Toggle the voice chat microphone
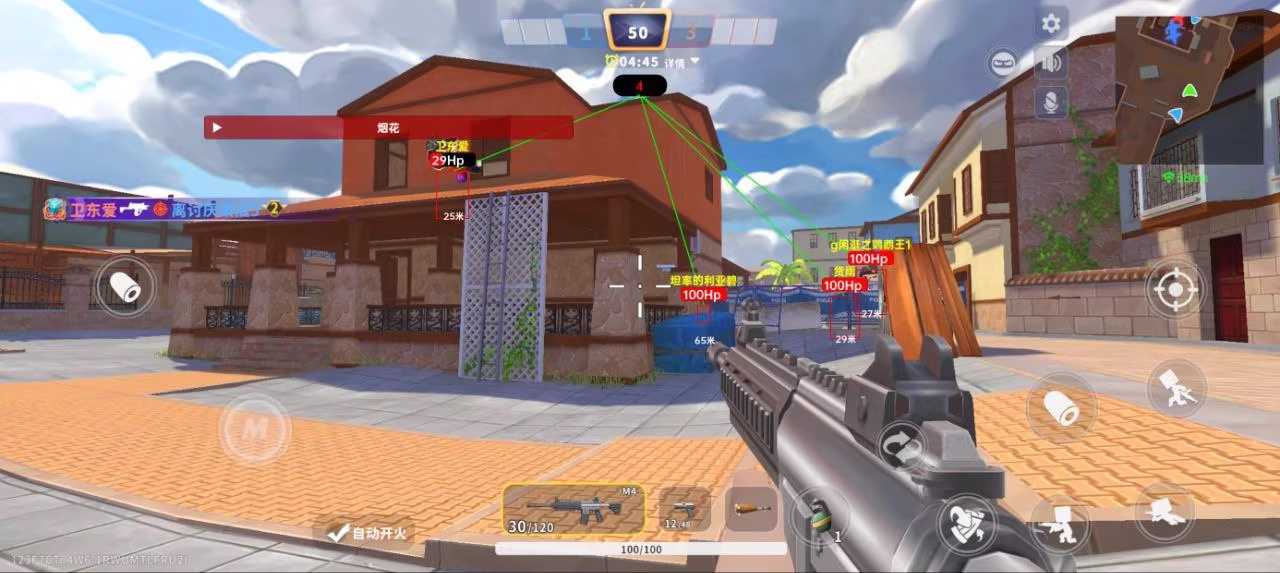The image size is (1280, 573). coord(1051,101)
